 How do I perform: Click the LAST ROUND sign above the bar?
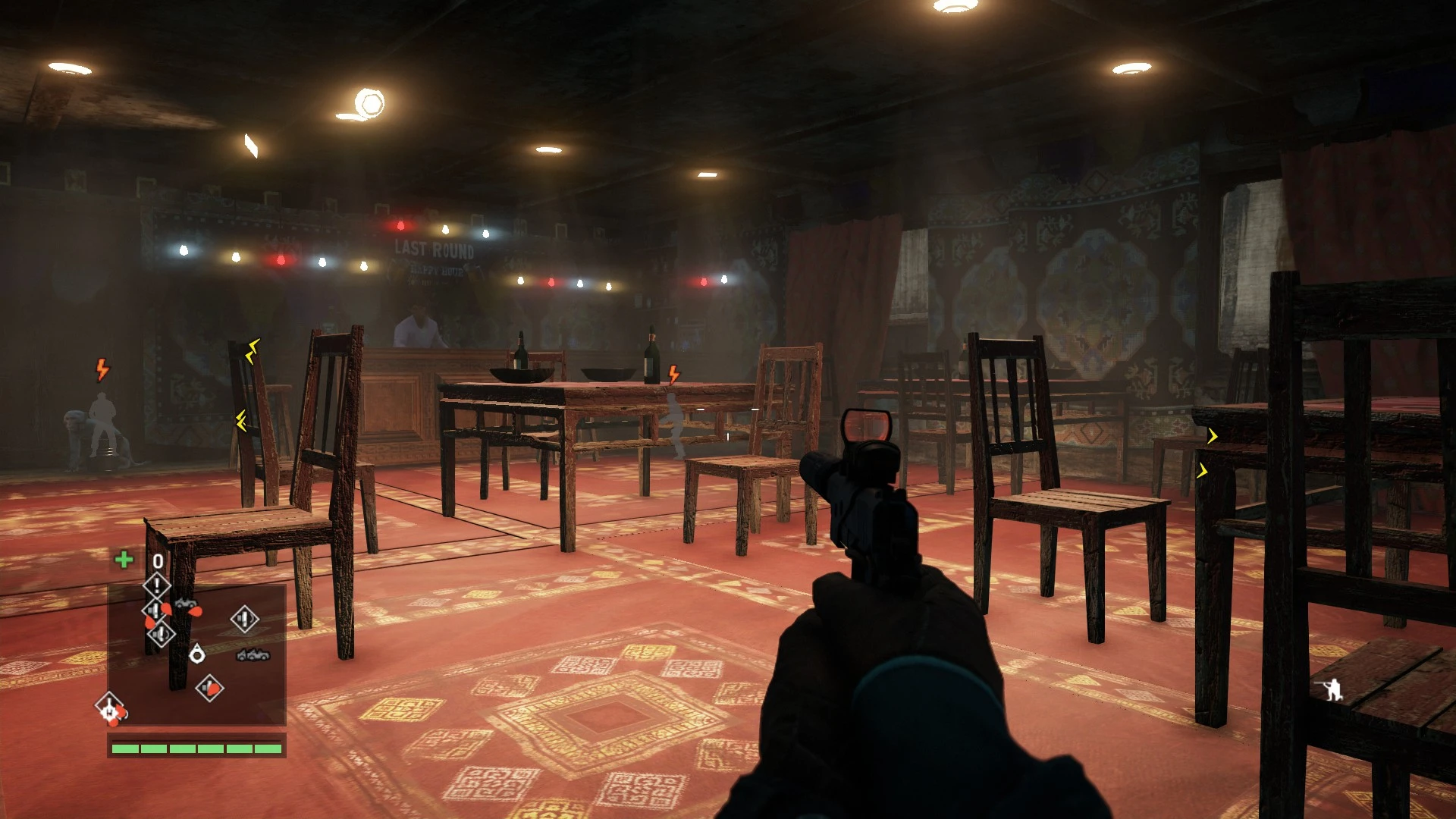tap(435, 248)
